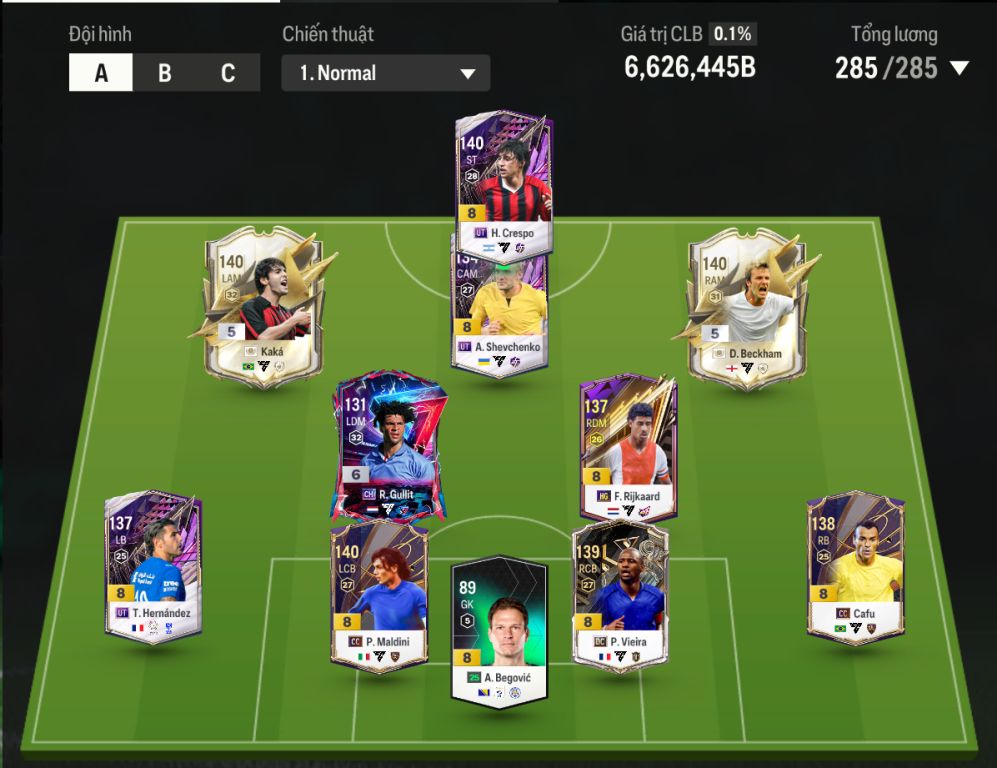This screenshot has width=997, height=768.
Task: Select the Kaká player card
Action: [264, 305]
